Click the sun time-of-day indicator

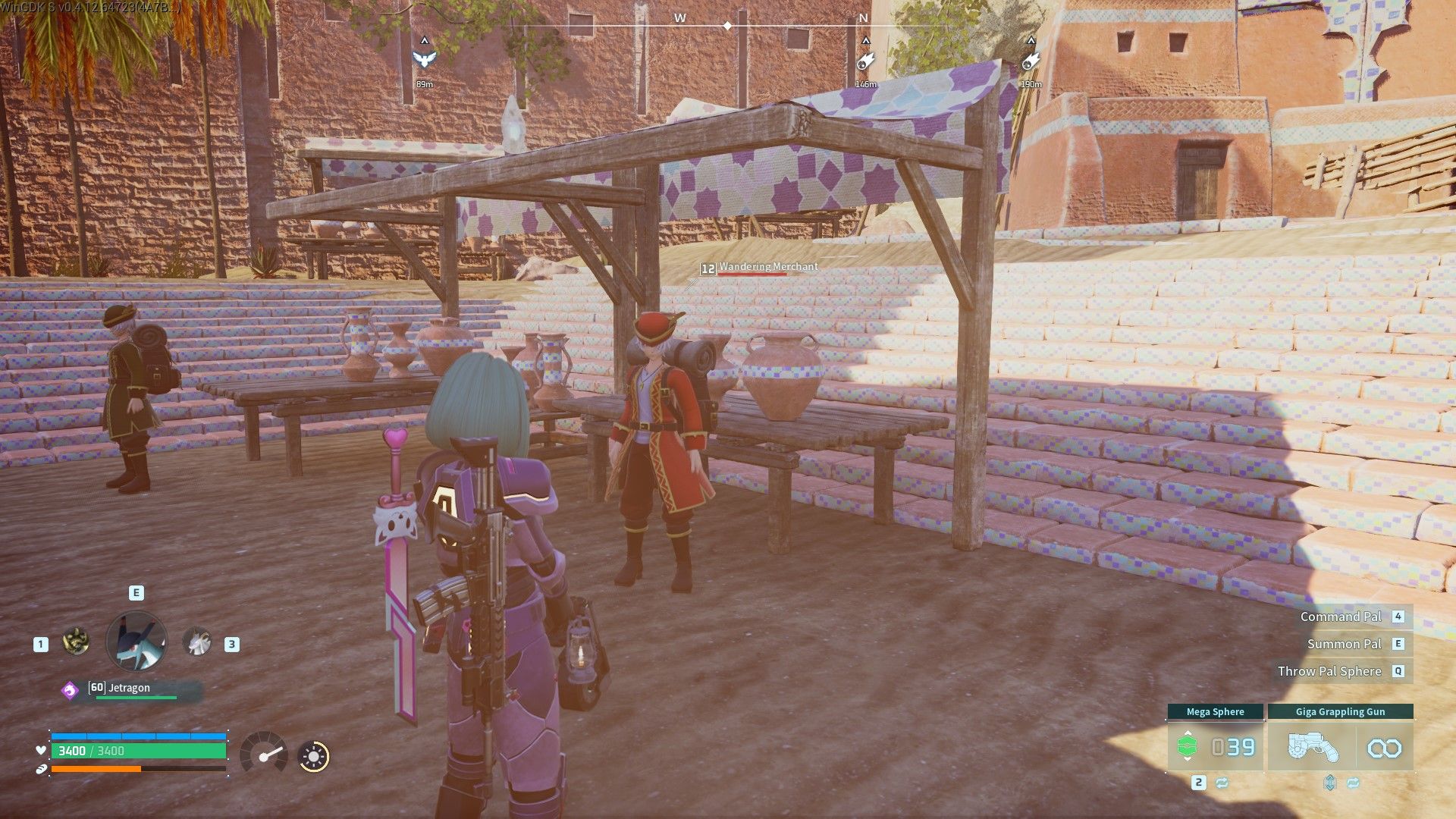point(313,756)
